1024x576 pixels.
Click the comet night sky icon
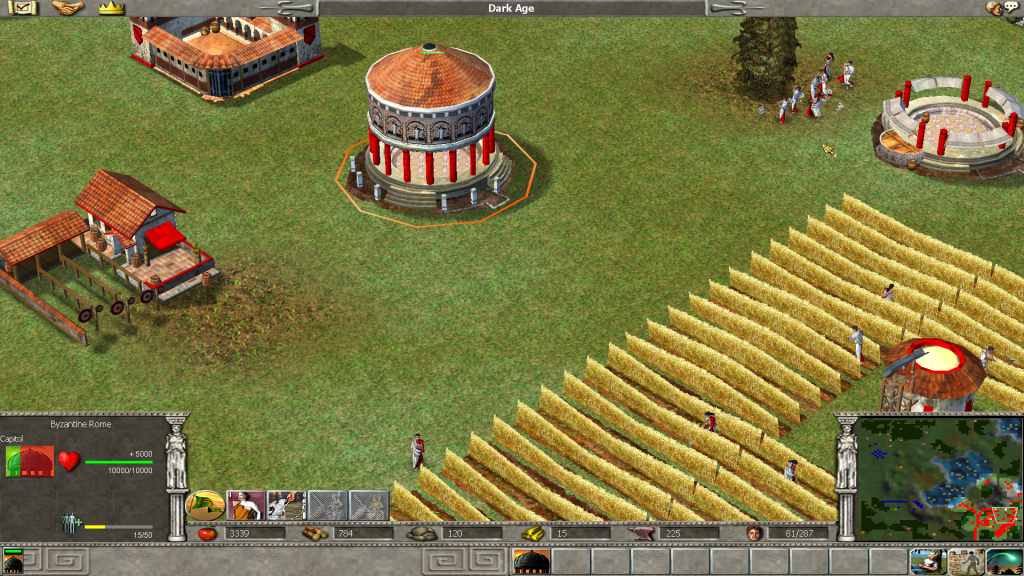1004,561
